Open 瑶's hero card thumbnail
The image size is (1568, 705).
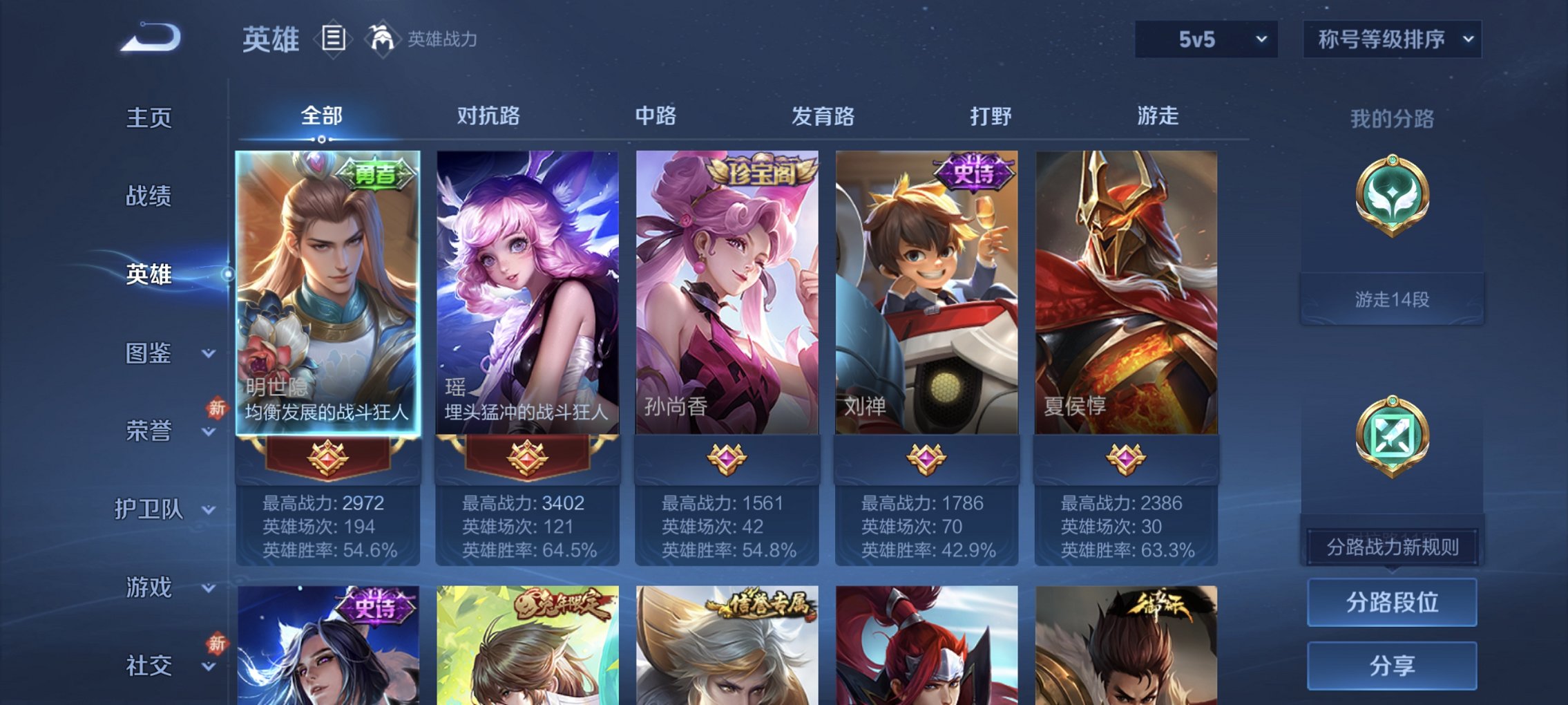point(528,290)
